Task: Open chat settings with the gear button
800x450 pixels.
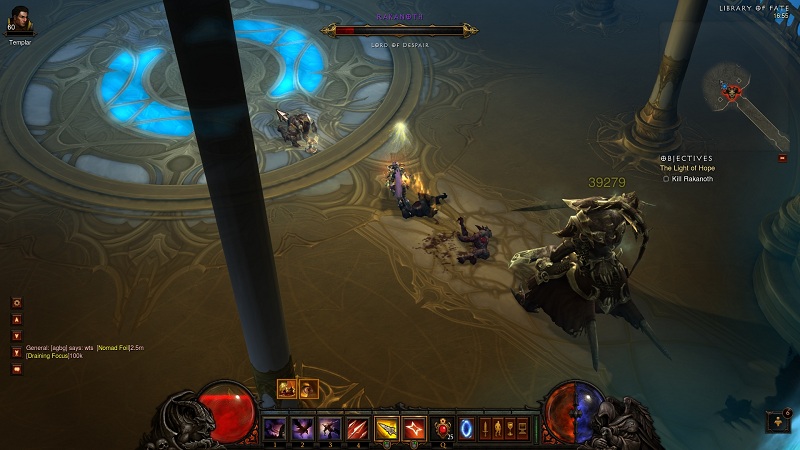Action: pos(16,302)
